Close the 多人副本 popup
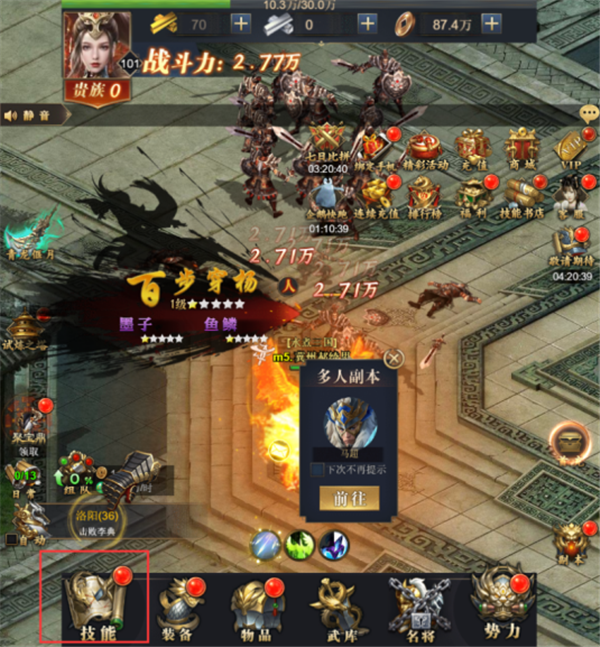The height and width of the screenshot is (647, 600). click(396, 358)
